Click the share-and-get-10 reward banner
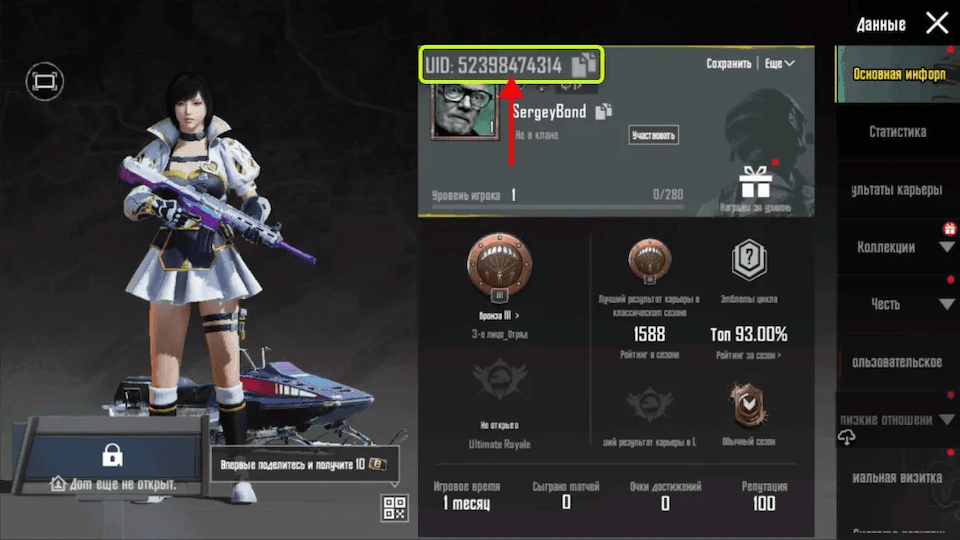Screen dimensions: 960x540 pos(304,464)
